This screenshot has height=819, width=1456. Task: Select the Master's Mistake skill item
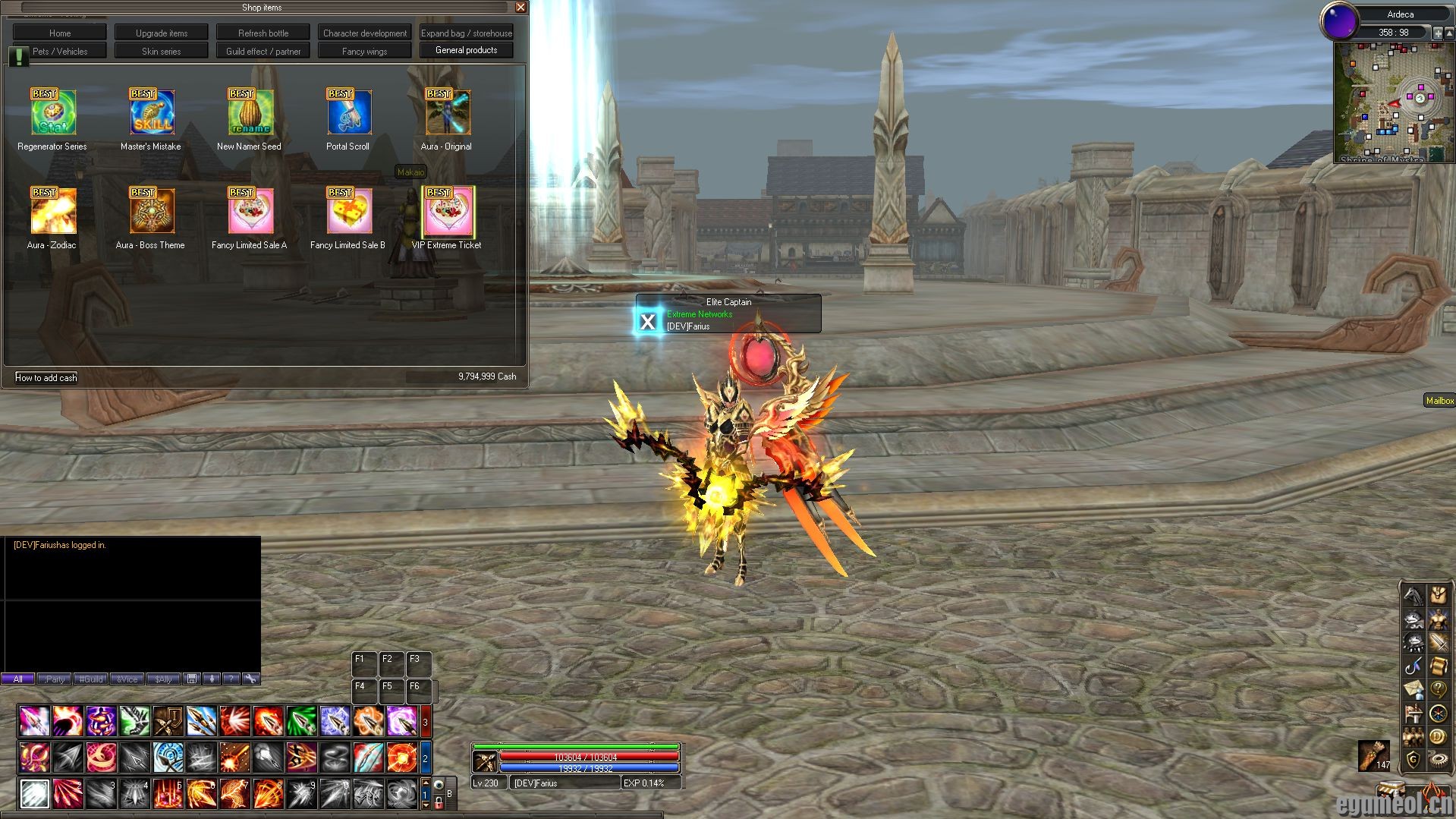click(x=152, y=113)
